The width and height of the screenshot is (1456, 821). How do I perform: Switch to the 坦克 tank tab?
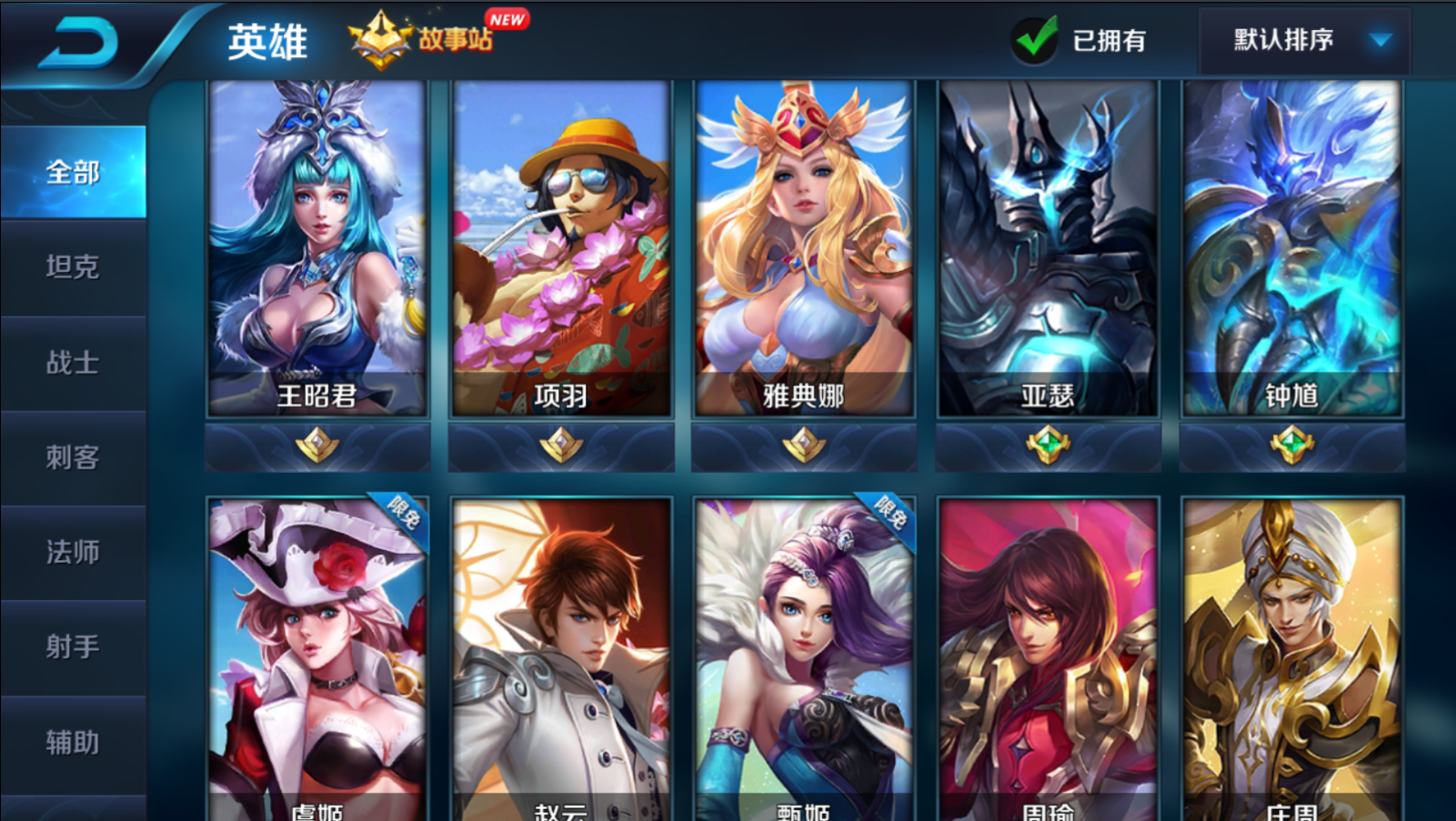click(73, 267)
